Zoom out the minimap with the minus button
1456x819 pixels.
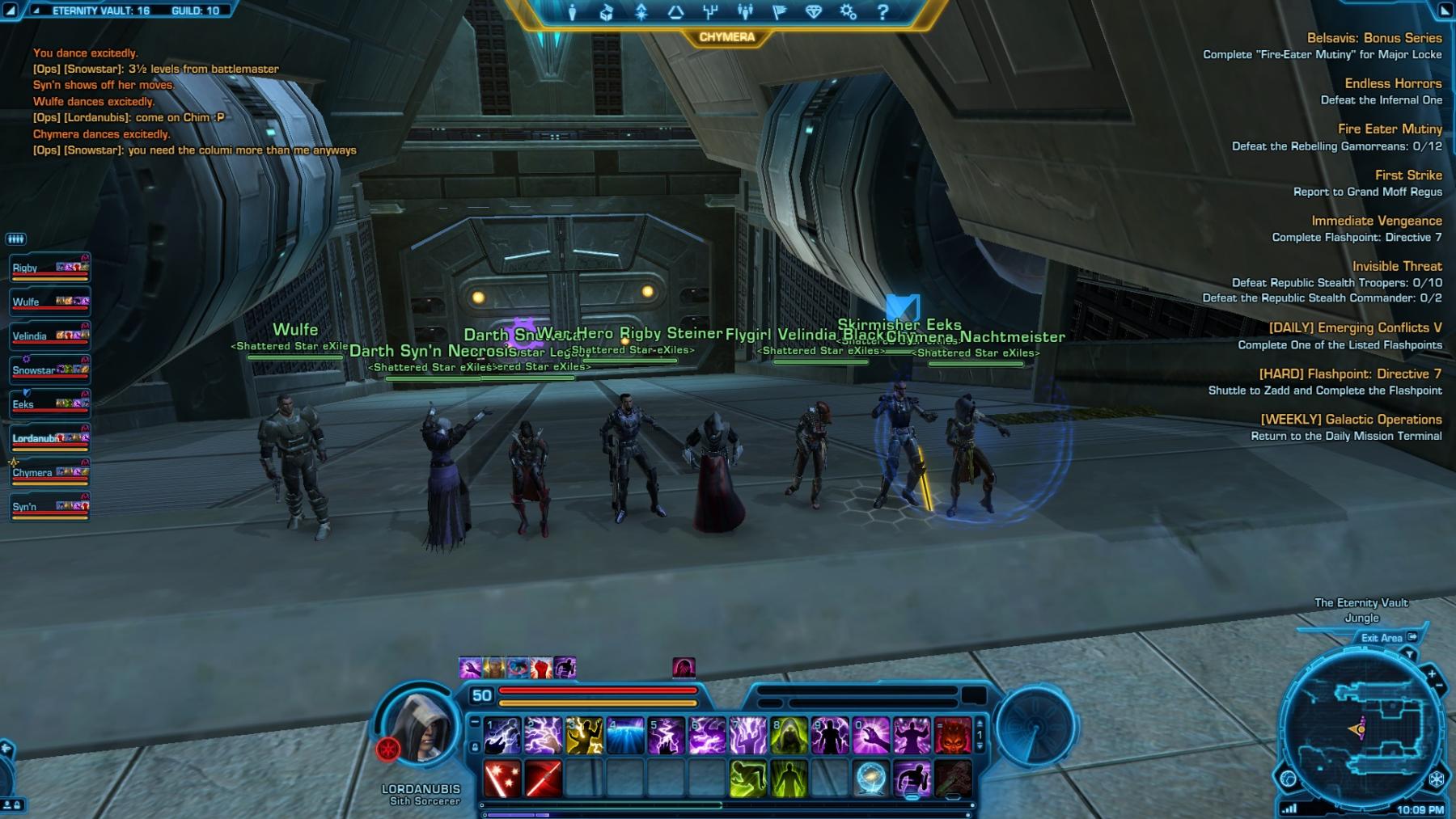1438,686
